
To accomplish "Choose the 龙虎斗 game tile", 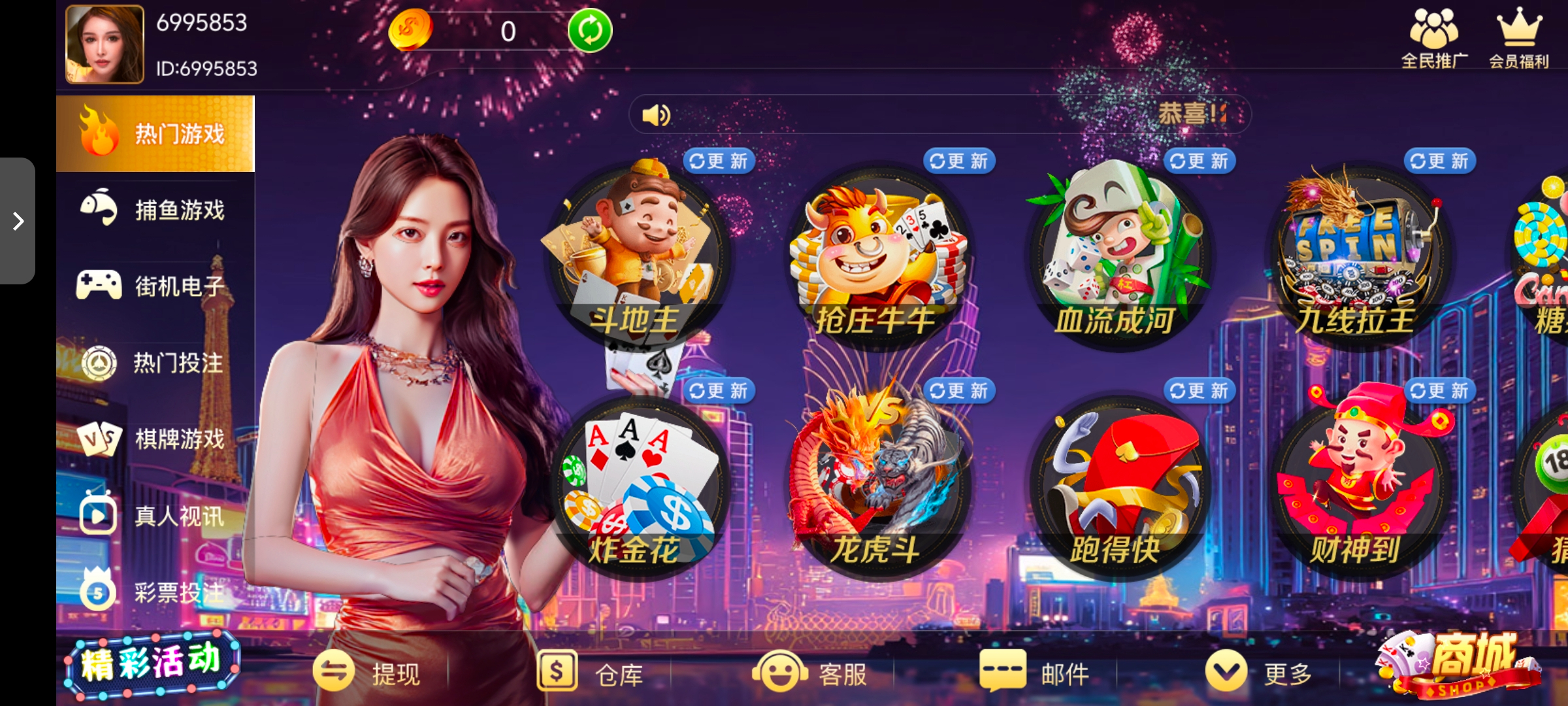I will [x=877, y=488].
